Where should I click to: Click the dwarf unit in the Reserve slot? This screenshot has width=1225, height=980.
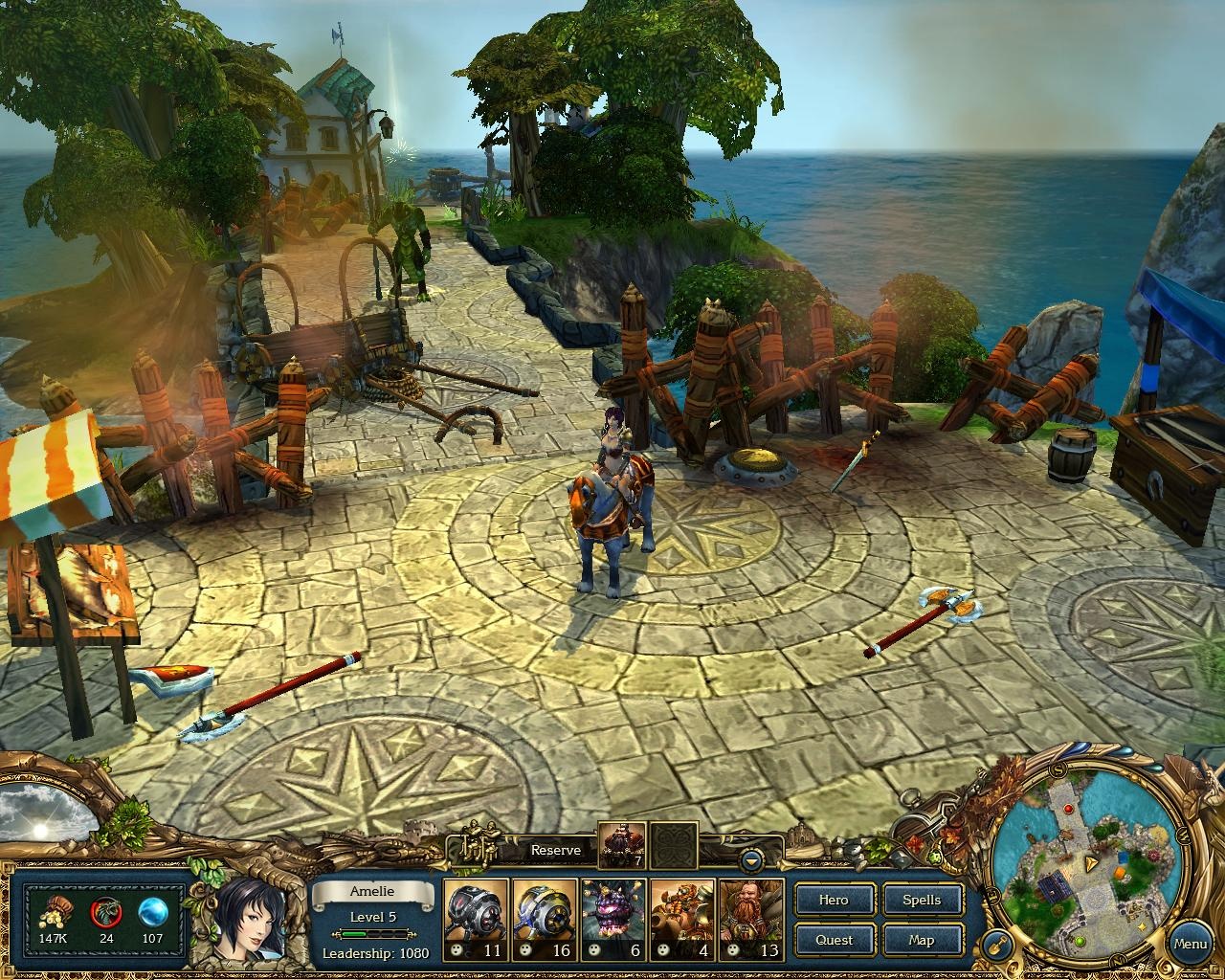click(623, 846)
